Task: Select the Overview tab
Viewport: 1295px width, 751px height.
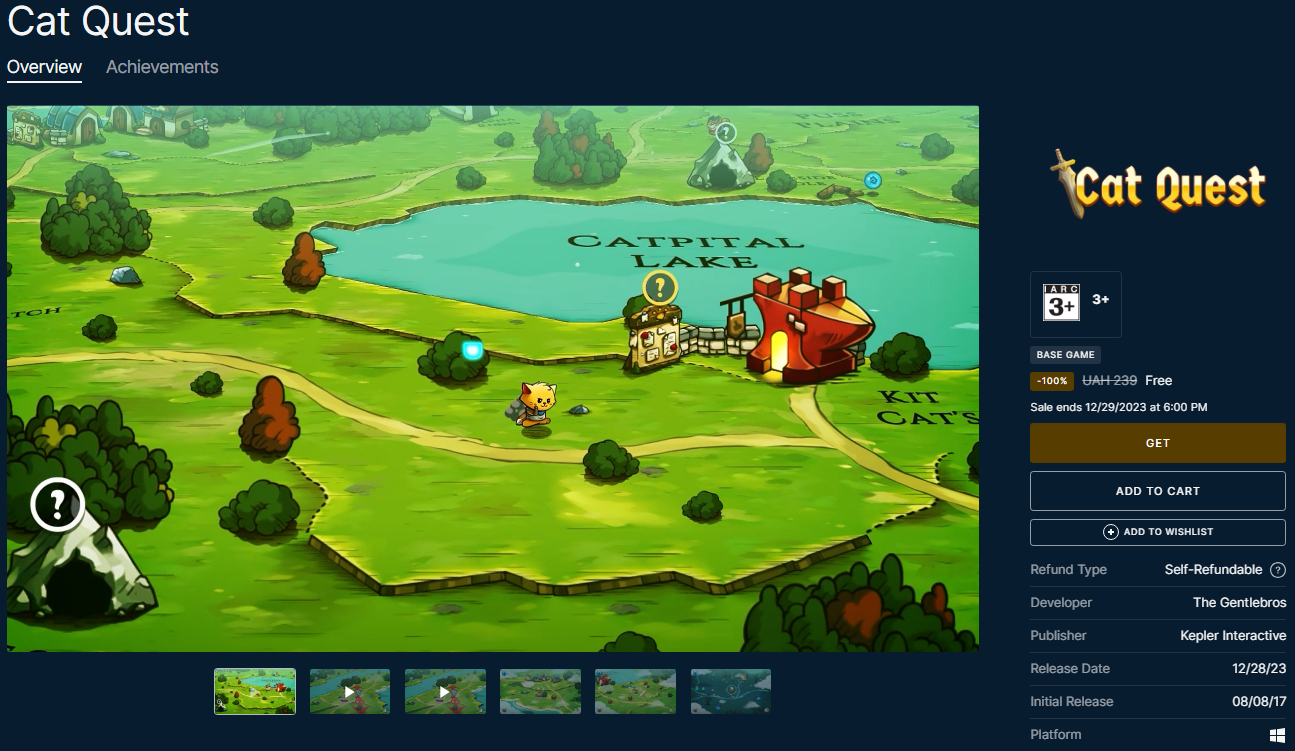Action: point(44,67)
